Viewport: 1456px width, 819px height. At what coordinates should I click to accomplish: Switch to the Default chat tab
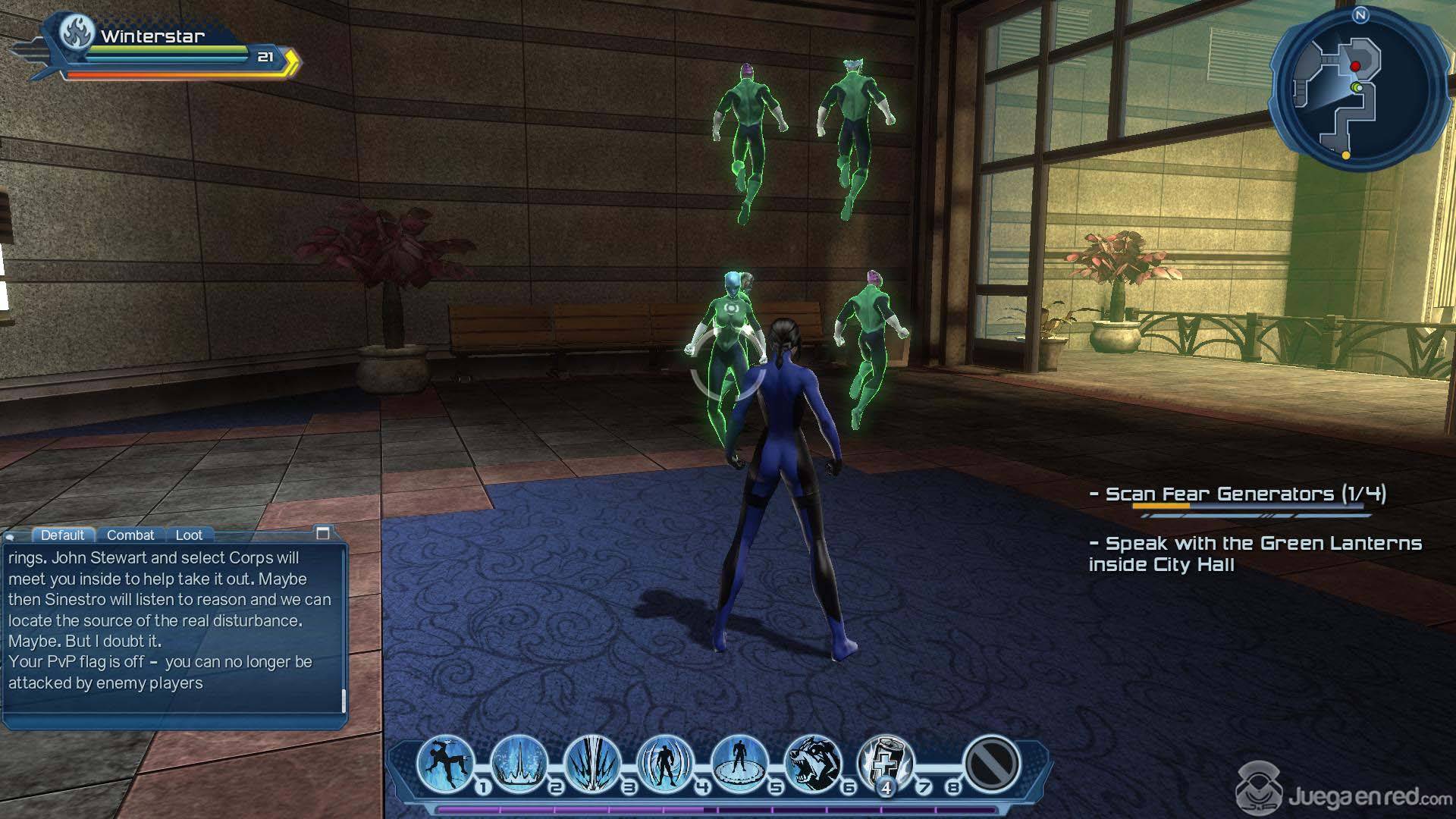pos(62,535)
